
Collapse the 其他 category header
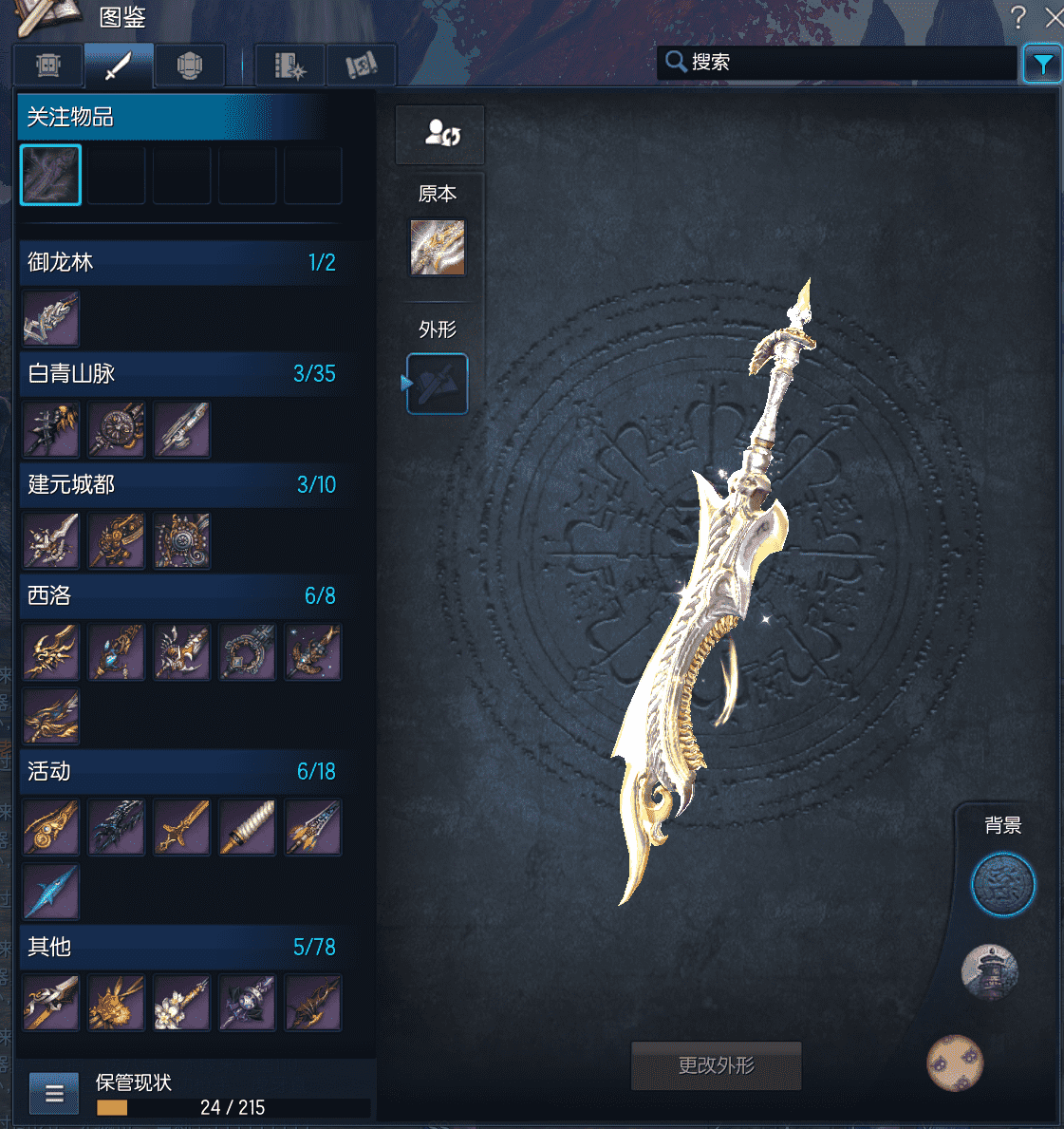point(180,948)
